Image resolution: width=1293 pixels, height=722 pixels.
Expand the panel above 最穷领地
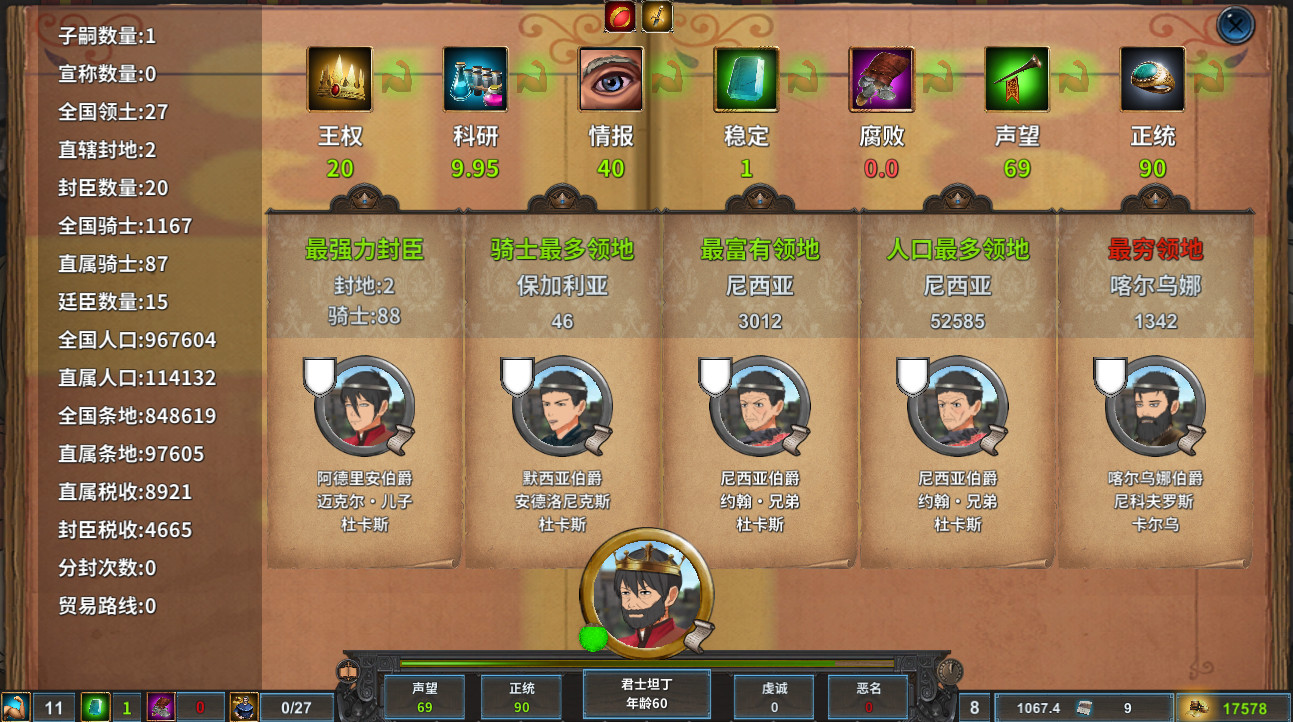[1155, 197]
